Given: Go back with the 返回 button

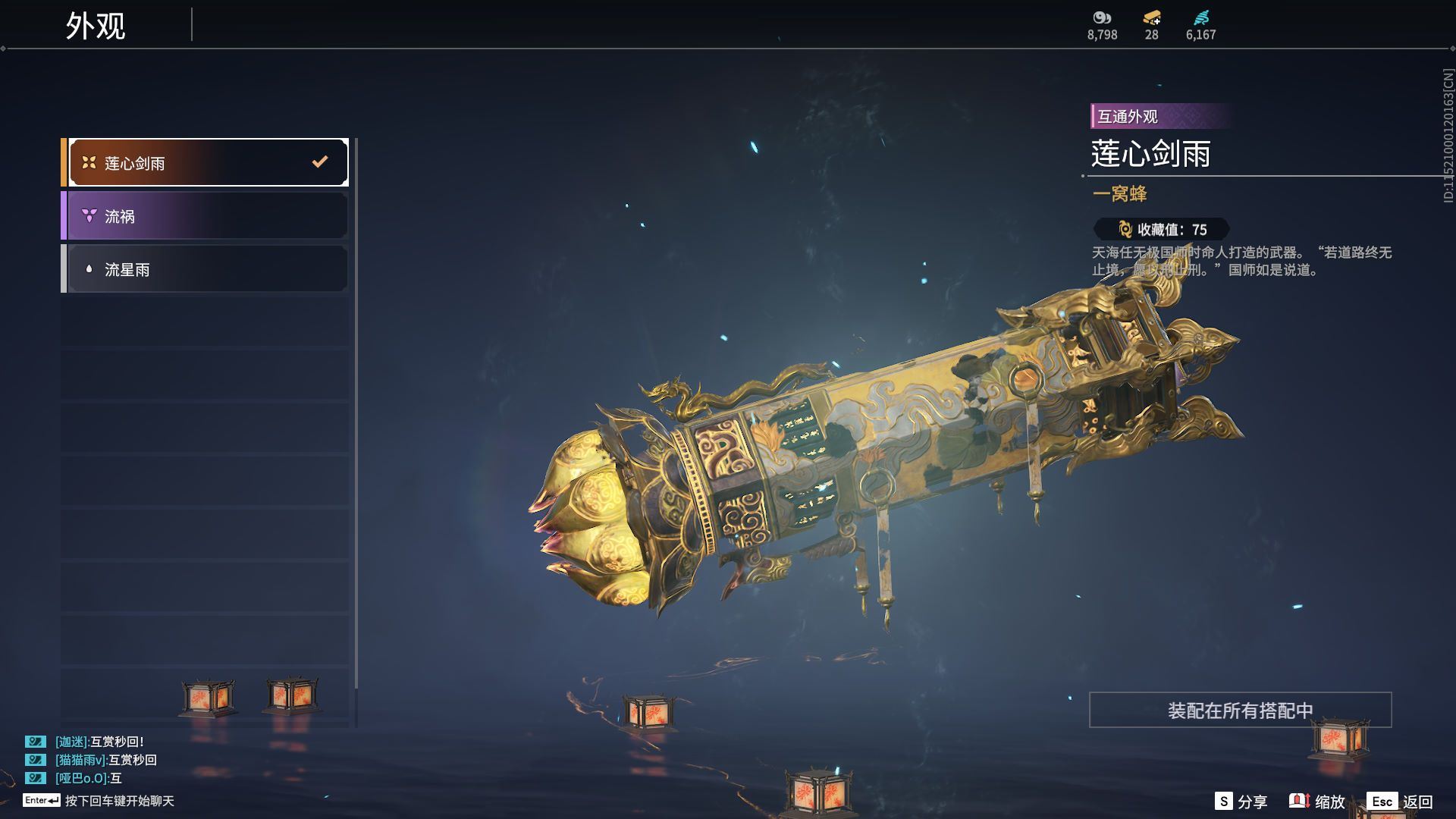Looking at the screenshot, I should tap(1401, 802).
